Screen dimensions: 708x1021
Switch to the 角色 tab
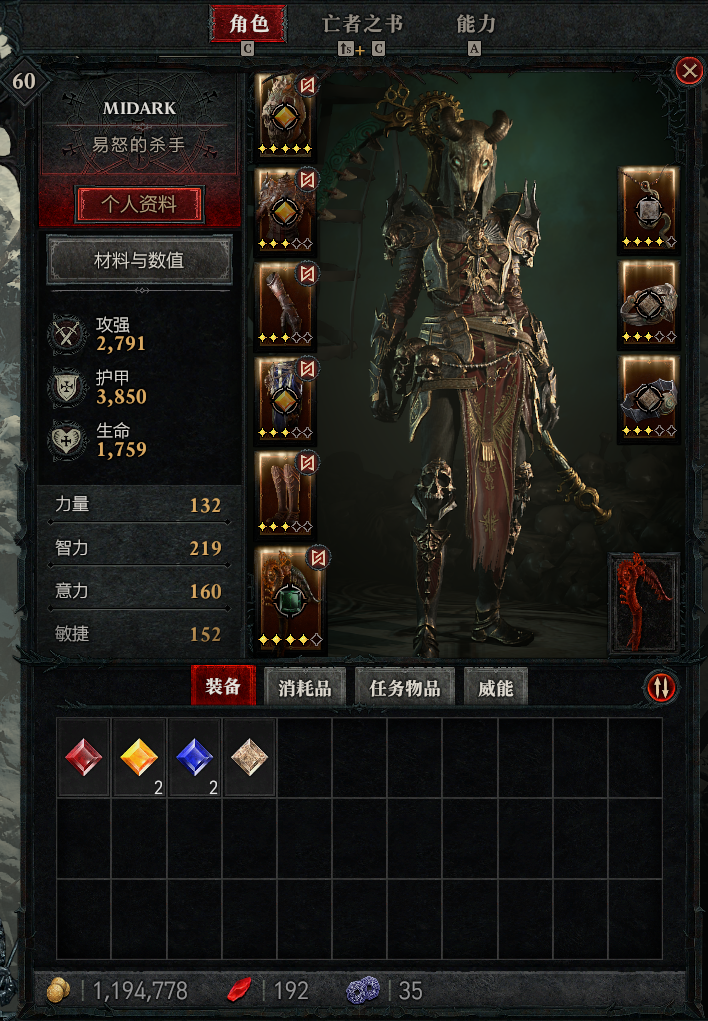click(x=247, y=24)
